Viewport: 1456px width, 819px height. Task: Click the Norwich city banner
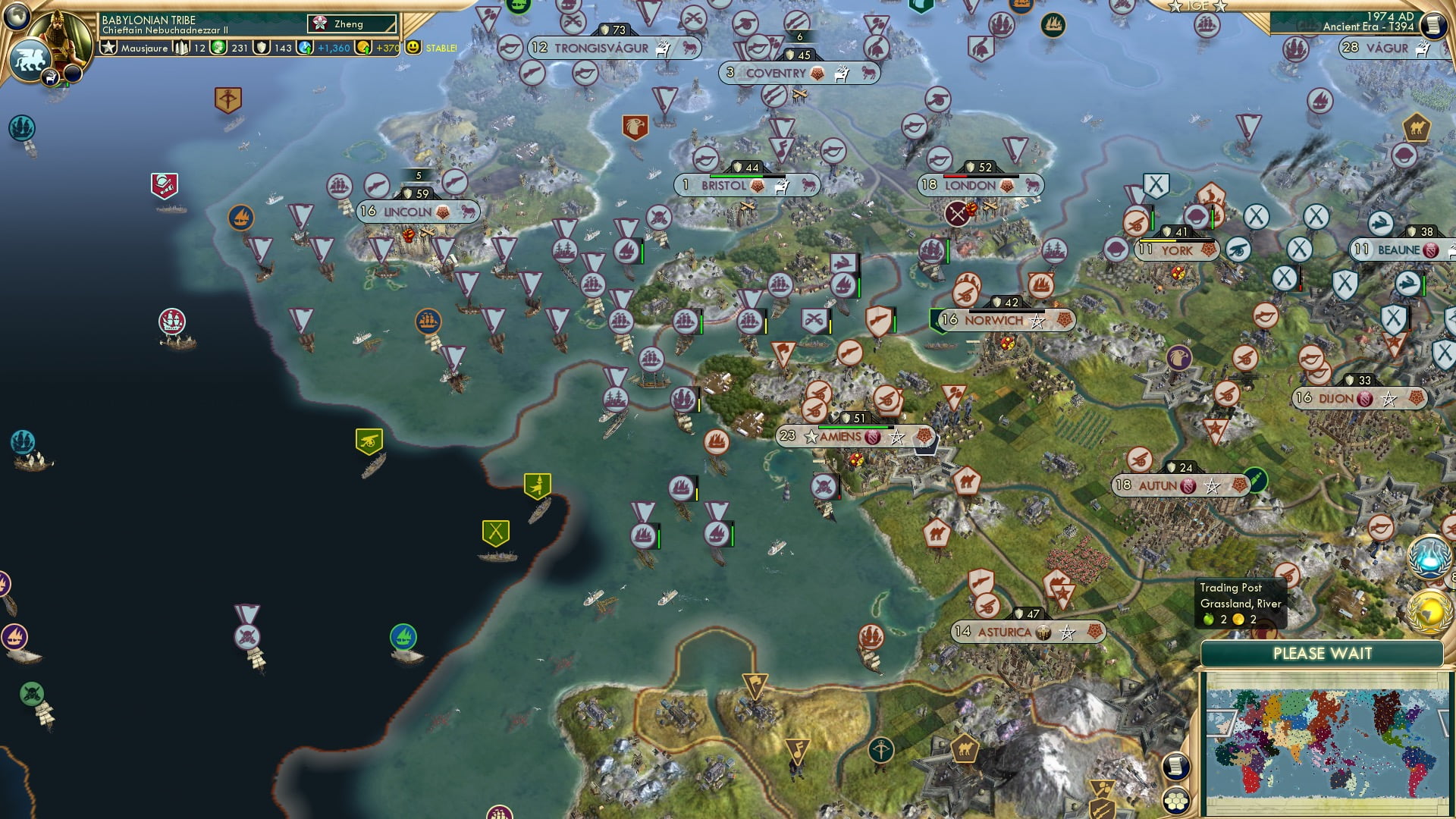996,320
